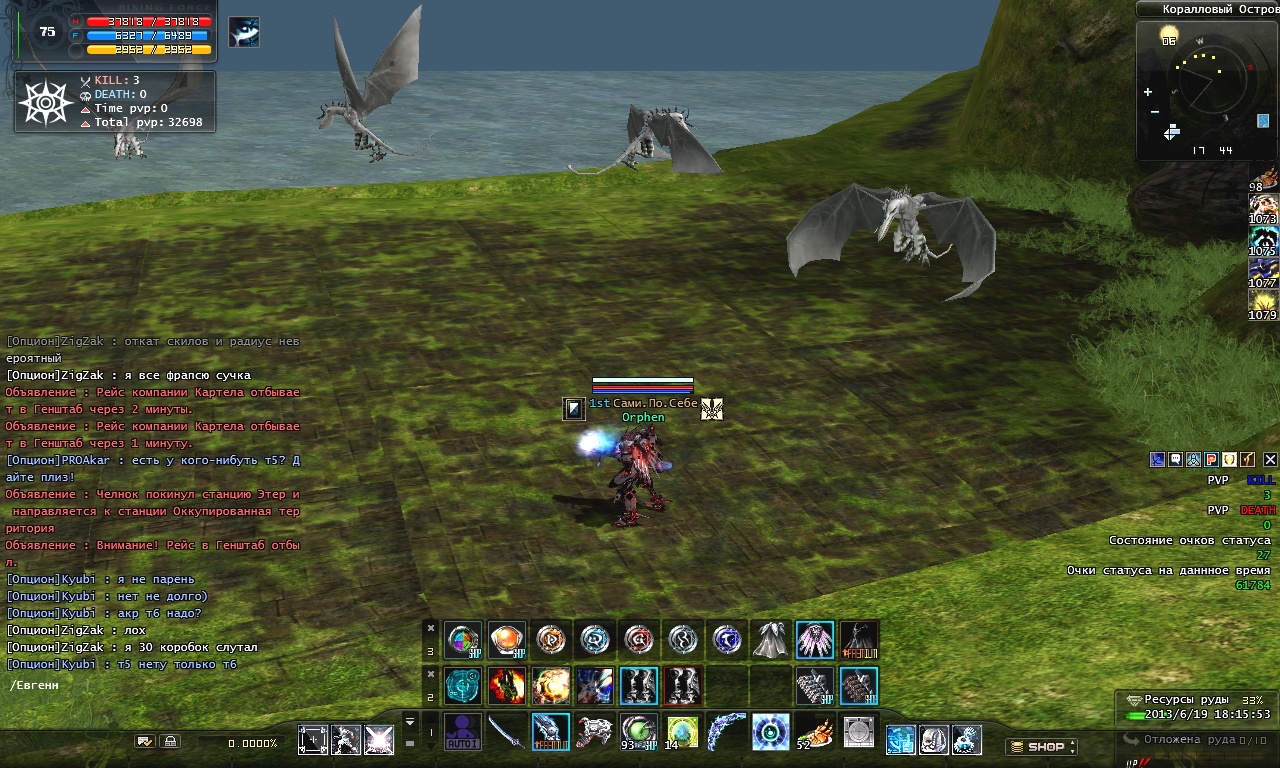This screenshot has height=768, width=1280.
Task: Zoom out the minimap with minus button
Action: tap(1155, 111)
